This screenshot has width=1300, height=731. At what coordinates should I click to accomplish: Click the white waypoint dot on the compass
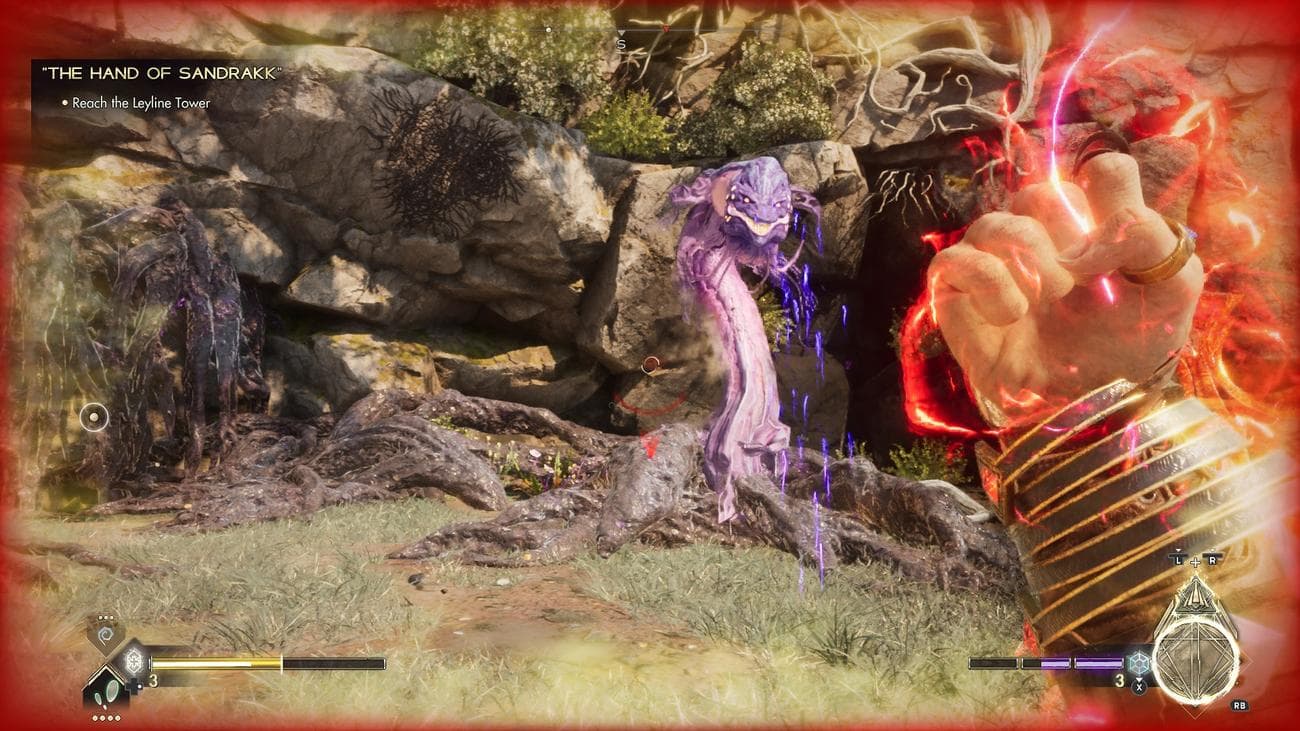pos(548,30)
